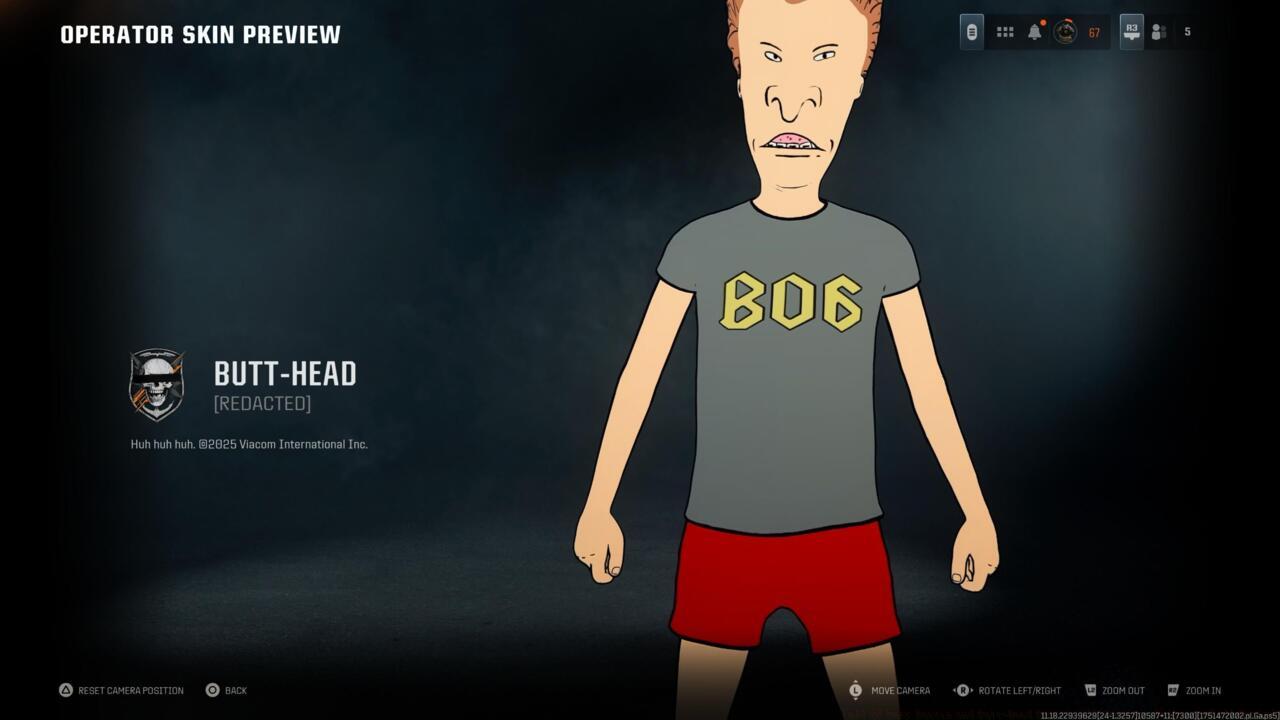The image size is (1280, 720).
Task: Click the Operator Skin Preview title
Action: point(200,33)
